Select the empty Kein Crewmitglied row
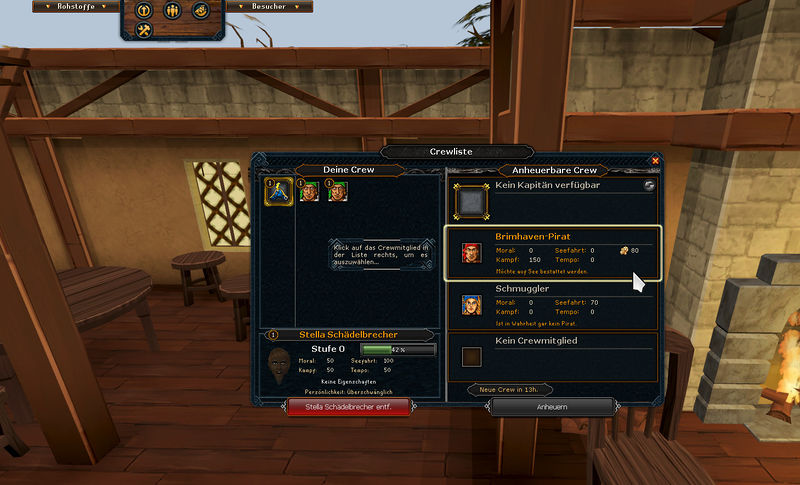 tap(552, 355)
